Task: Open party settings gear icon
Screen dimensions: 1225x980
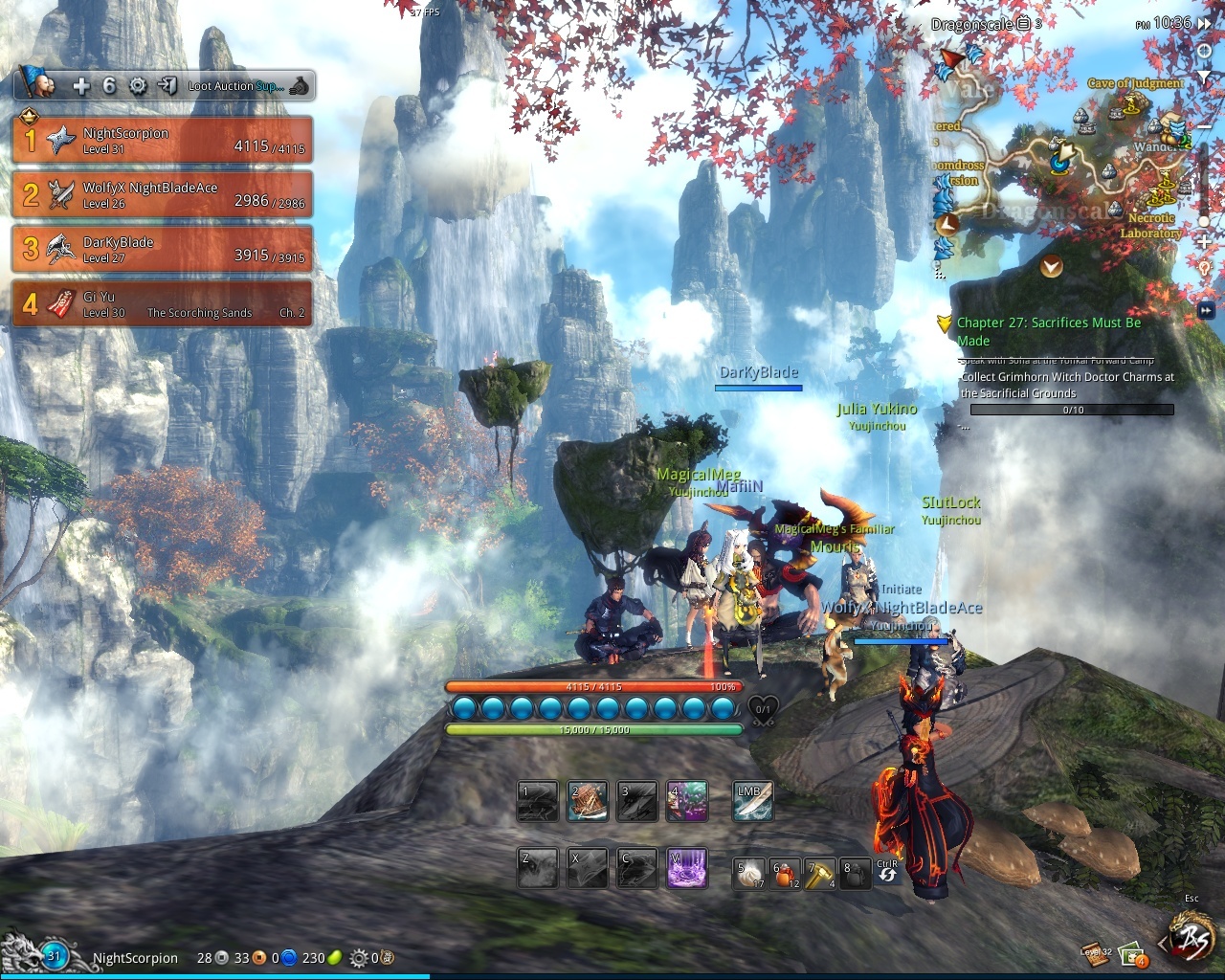Action: 138,86
